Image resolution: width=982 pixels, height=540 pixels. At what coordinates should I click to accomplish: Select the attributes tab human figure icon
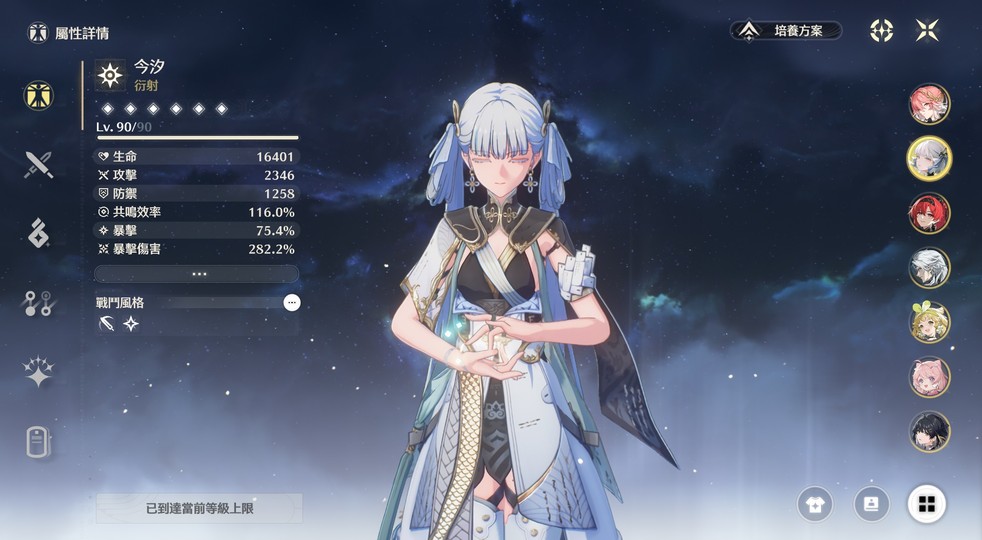(38, 96)
